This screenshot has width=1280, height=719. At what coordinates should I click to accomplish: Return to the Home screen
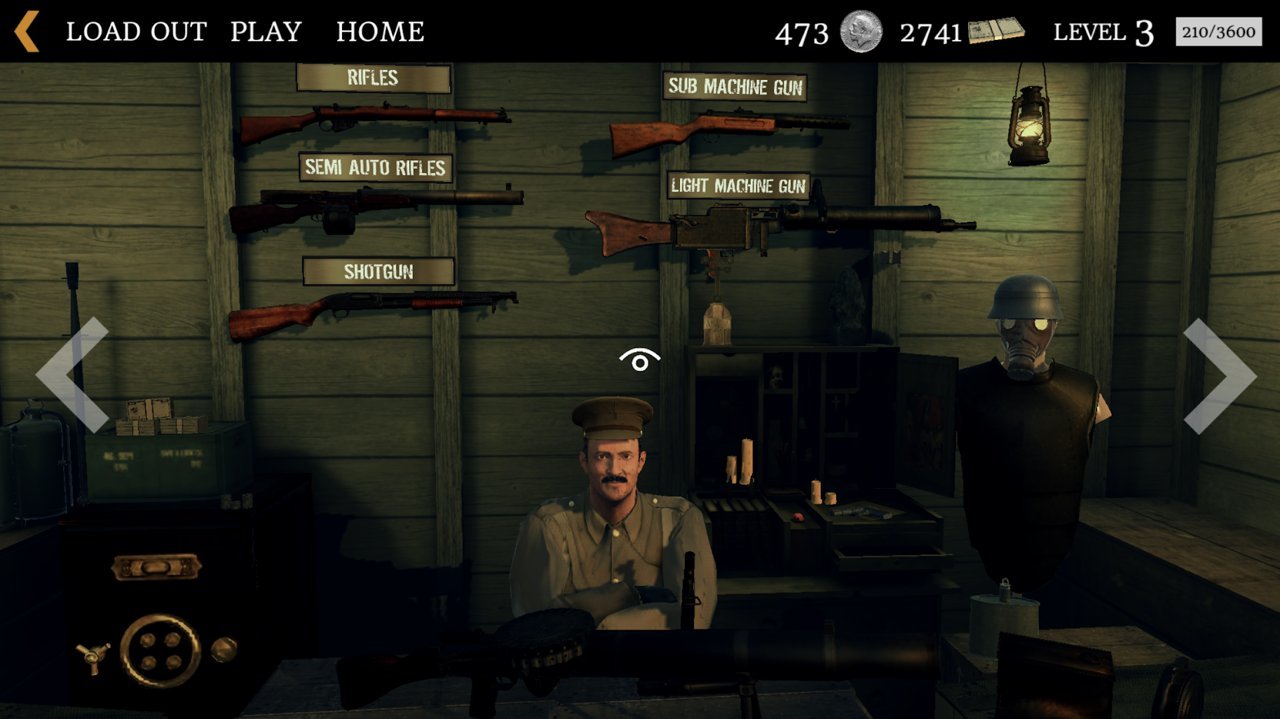click(x=380, y=32)
